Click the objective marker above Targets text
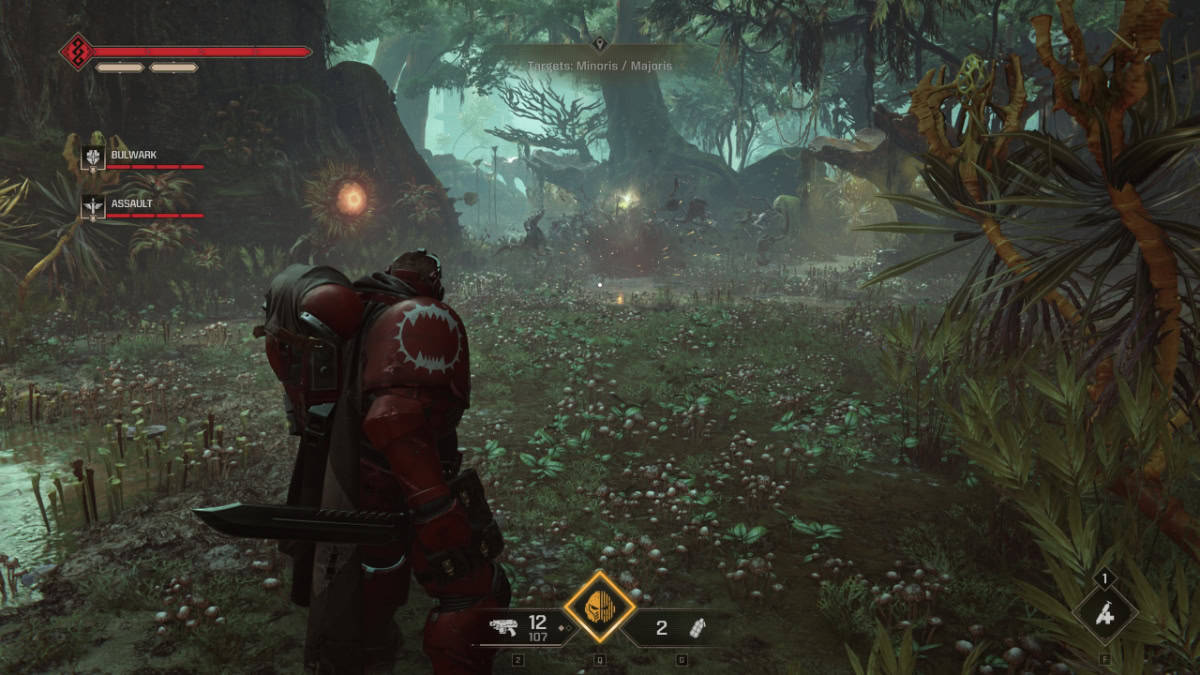 [599, 44]
